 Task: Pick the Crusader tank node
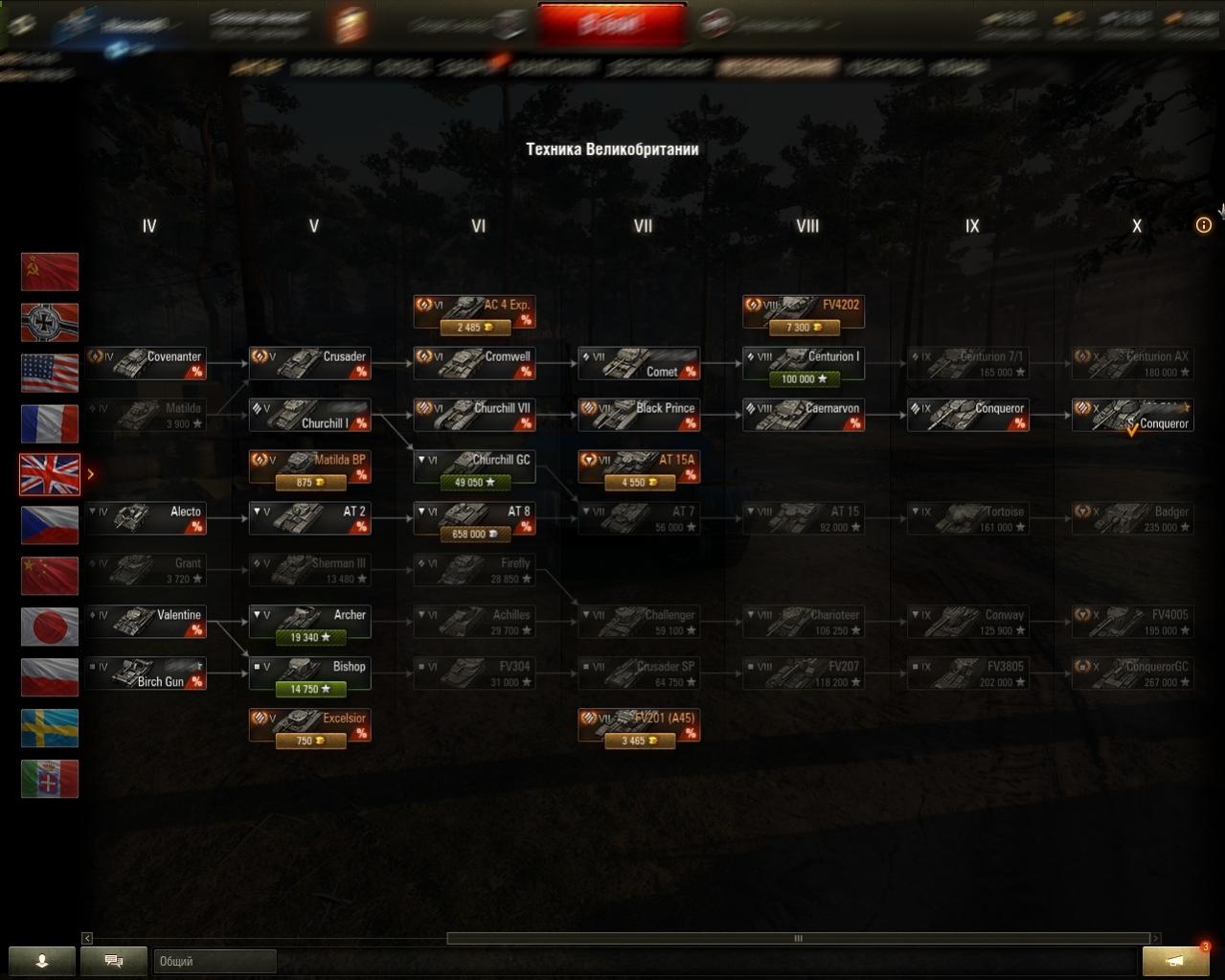309,363
